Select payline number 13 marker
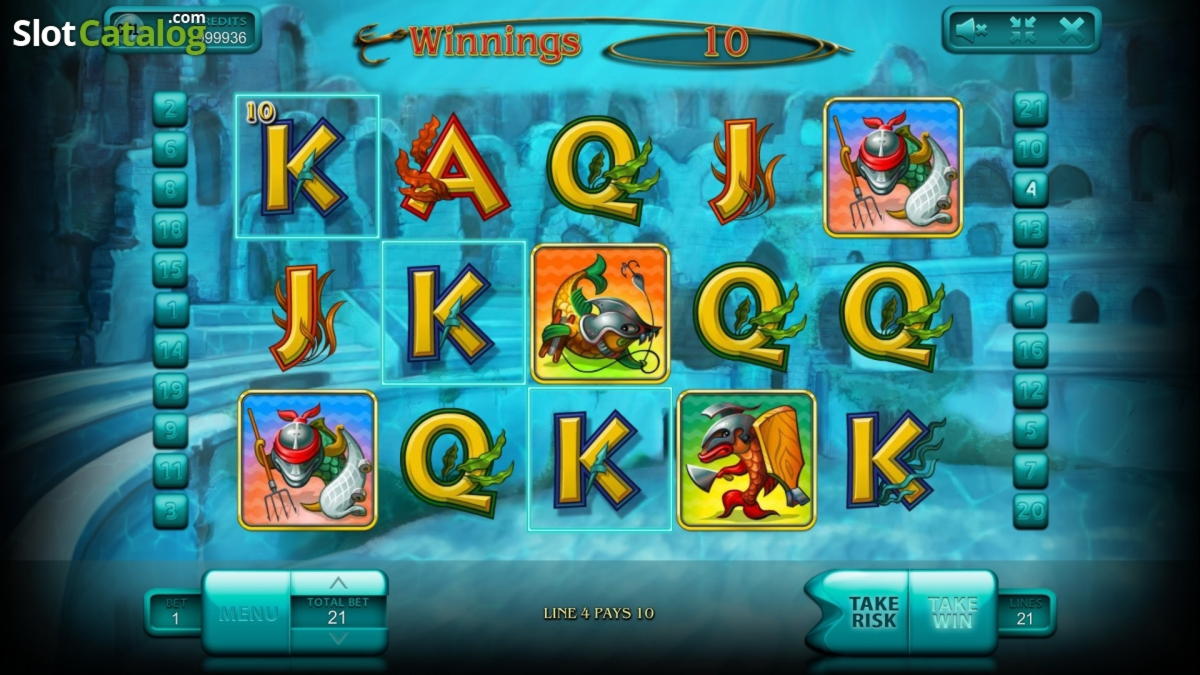This screenshot has width=1200, height=675. coord(1030,229)
